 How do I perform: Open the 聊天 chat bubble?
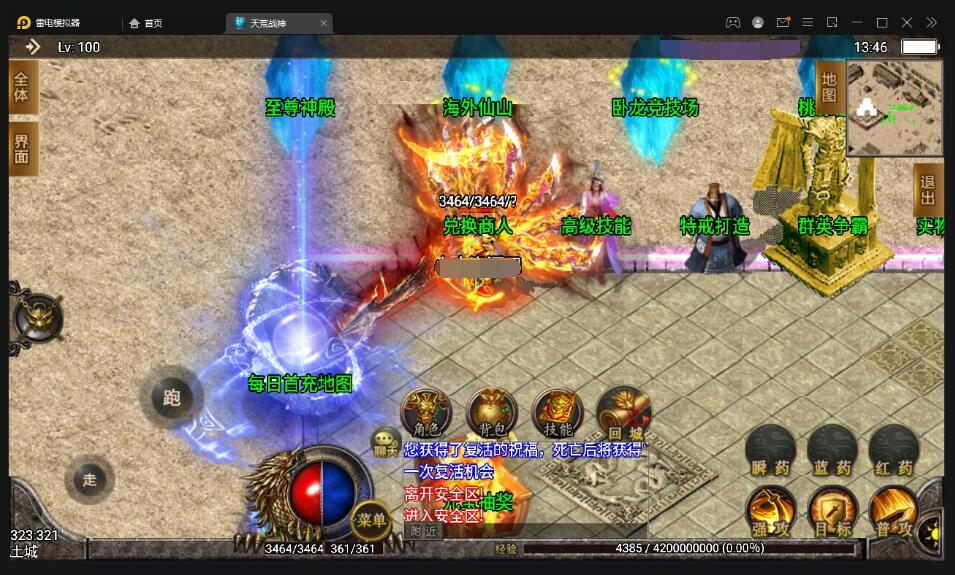(x=386, y=442)
